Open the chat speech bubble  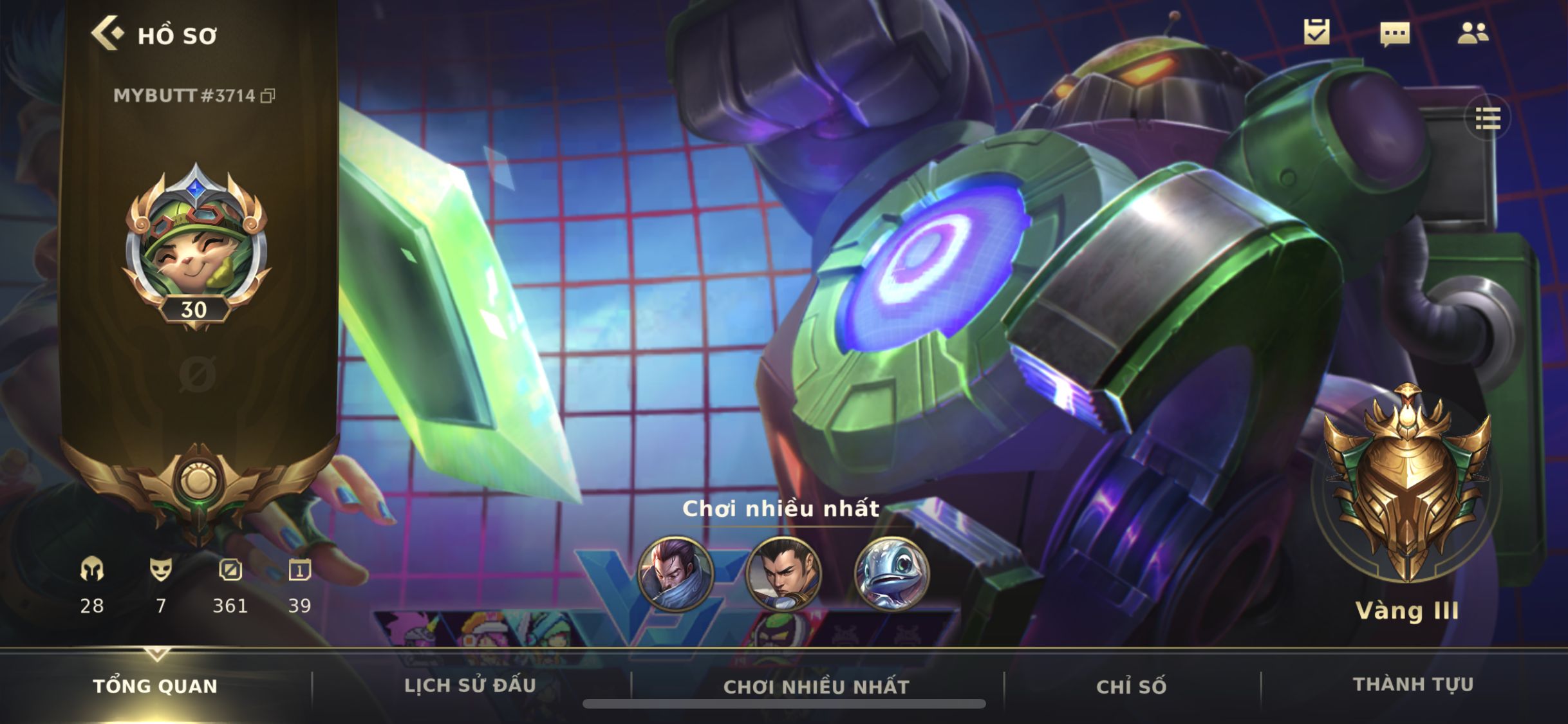click(1395, 33)
